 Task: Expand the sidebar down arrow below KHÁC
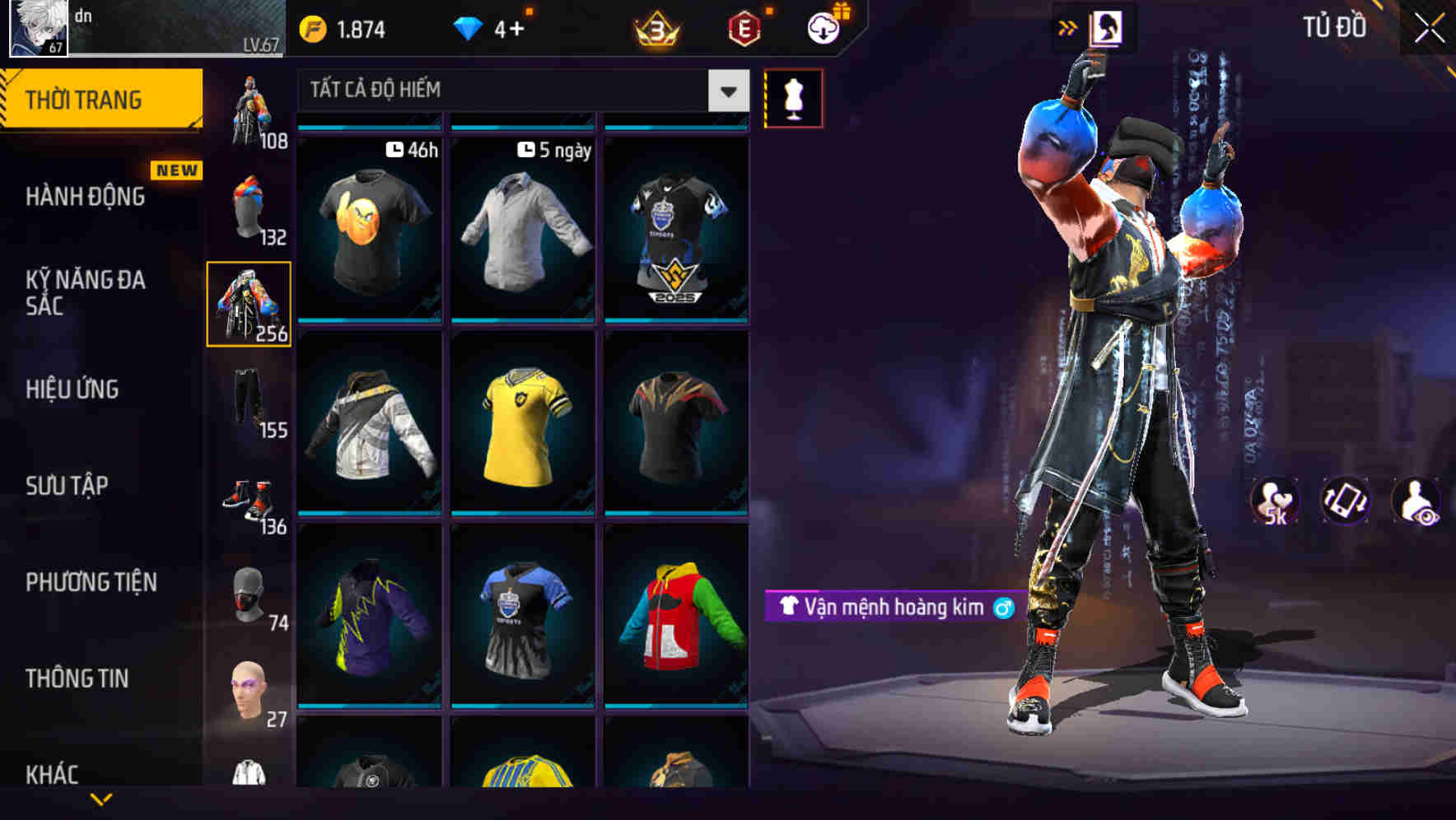(101, 799)
